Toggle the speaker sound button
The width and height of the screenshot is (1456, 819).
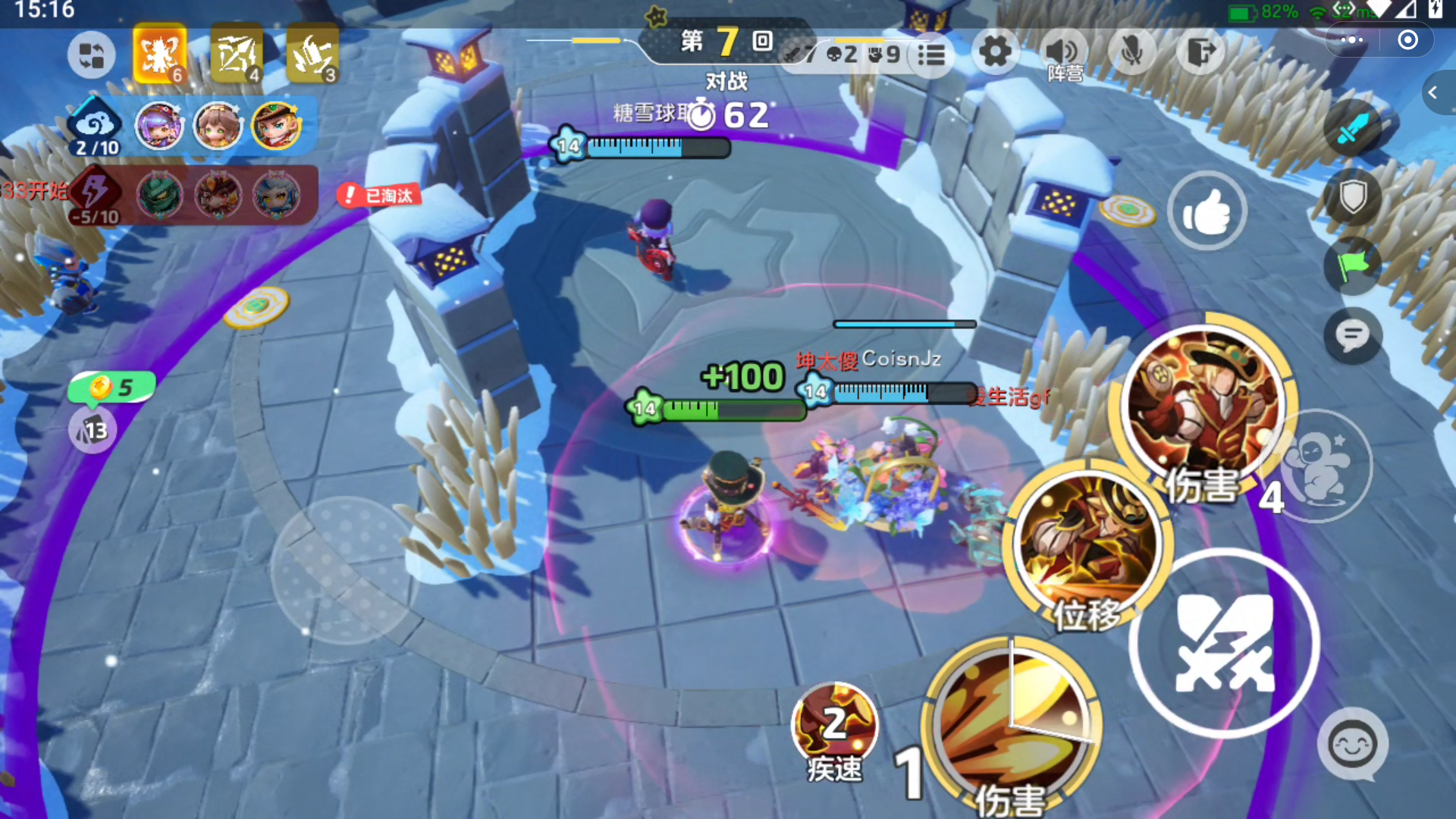pos(1062,52)
